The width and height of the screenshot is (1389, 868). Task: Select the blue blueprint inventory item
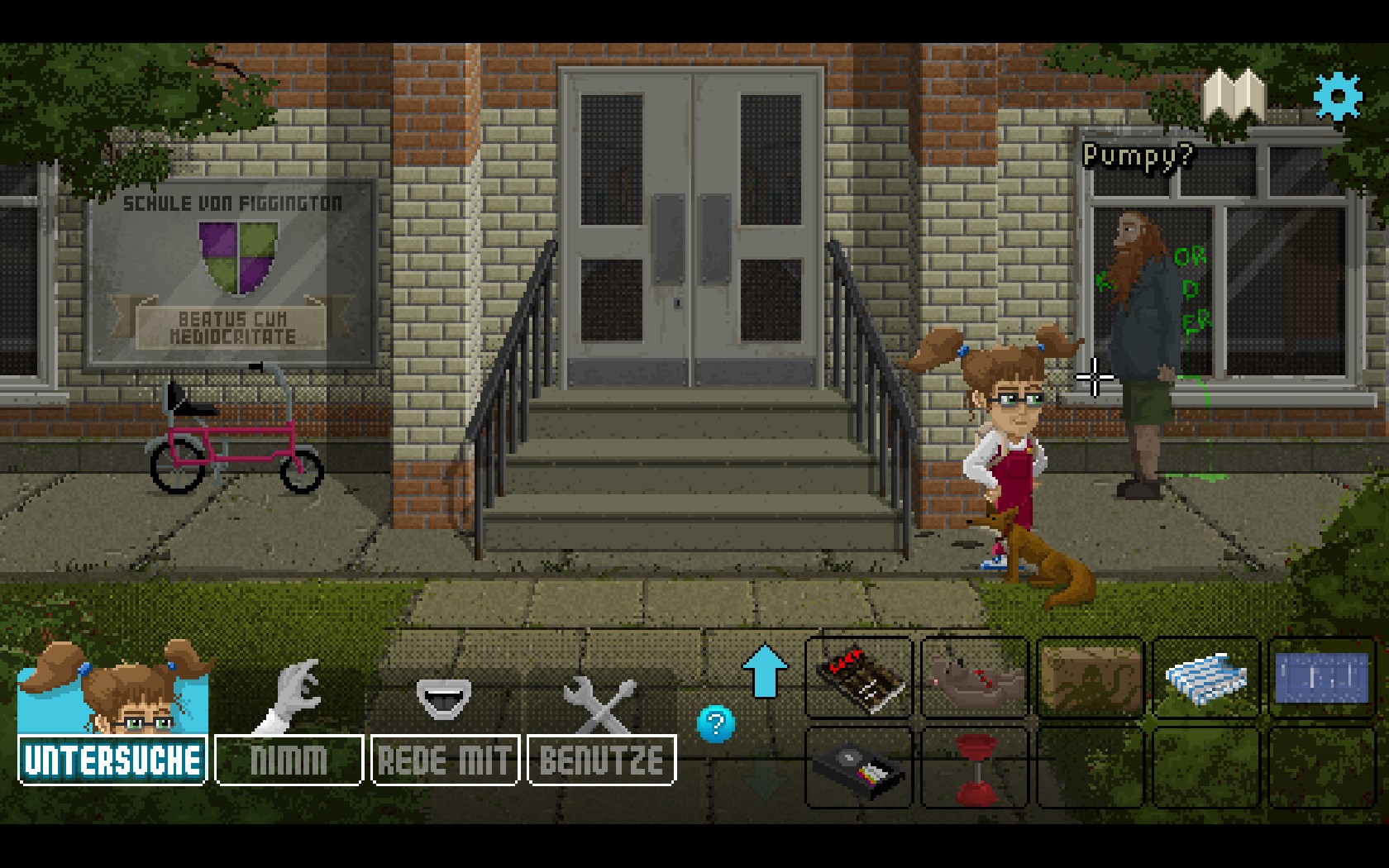[1321, 678]
